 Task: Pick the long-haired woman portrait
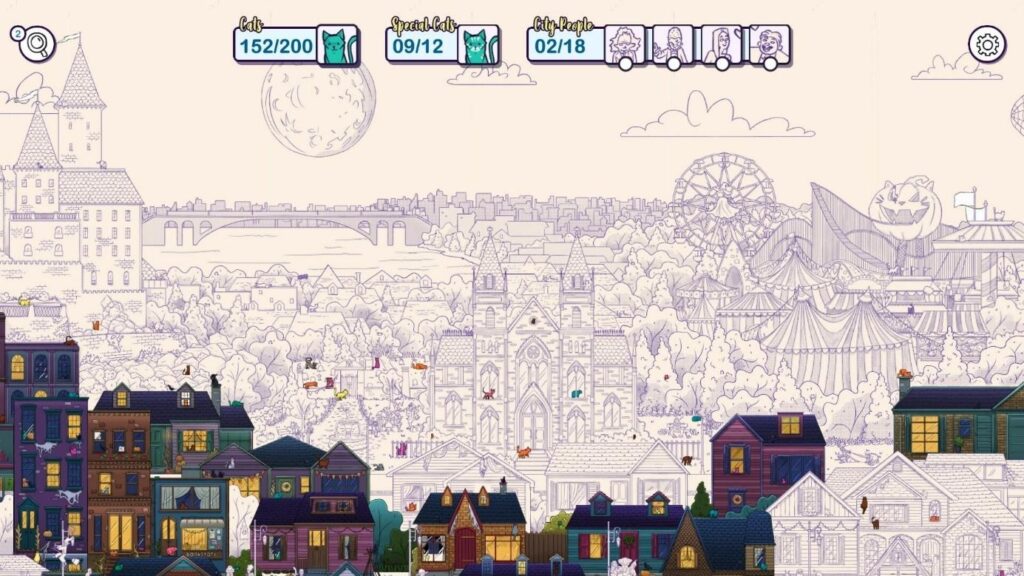coord(721,44)
